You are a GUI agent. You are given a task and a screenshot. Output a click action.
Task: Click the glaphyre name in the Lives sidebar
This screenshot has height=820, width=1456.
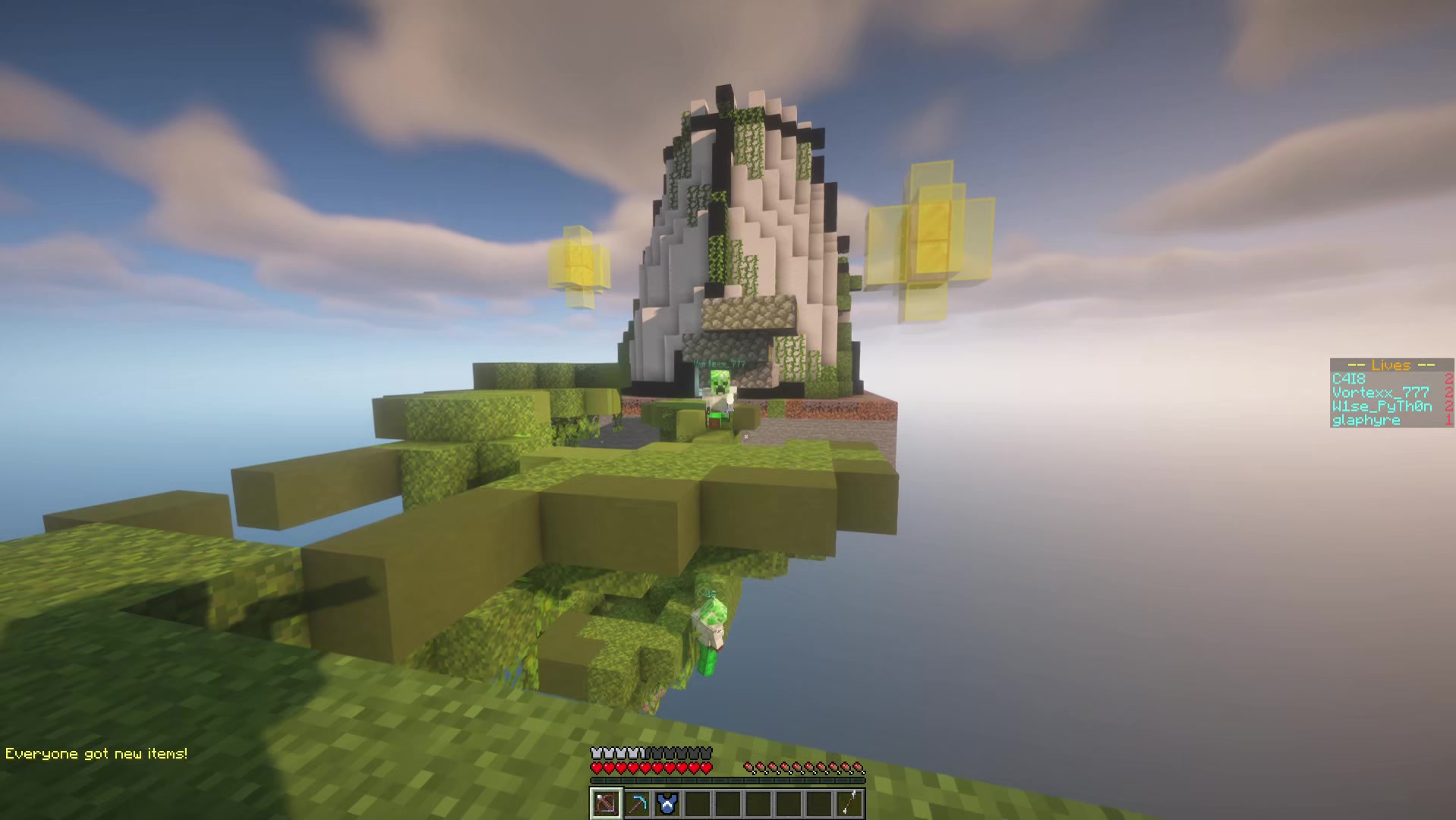pos(1365,420)
